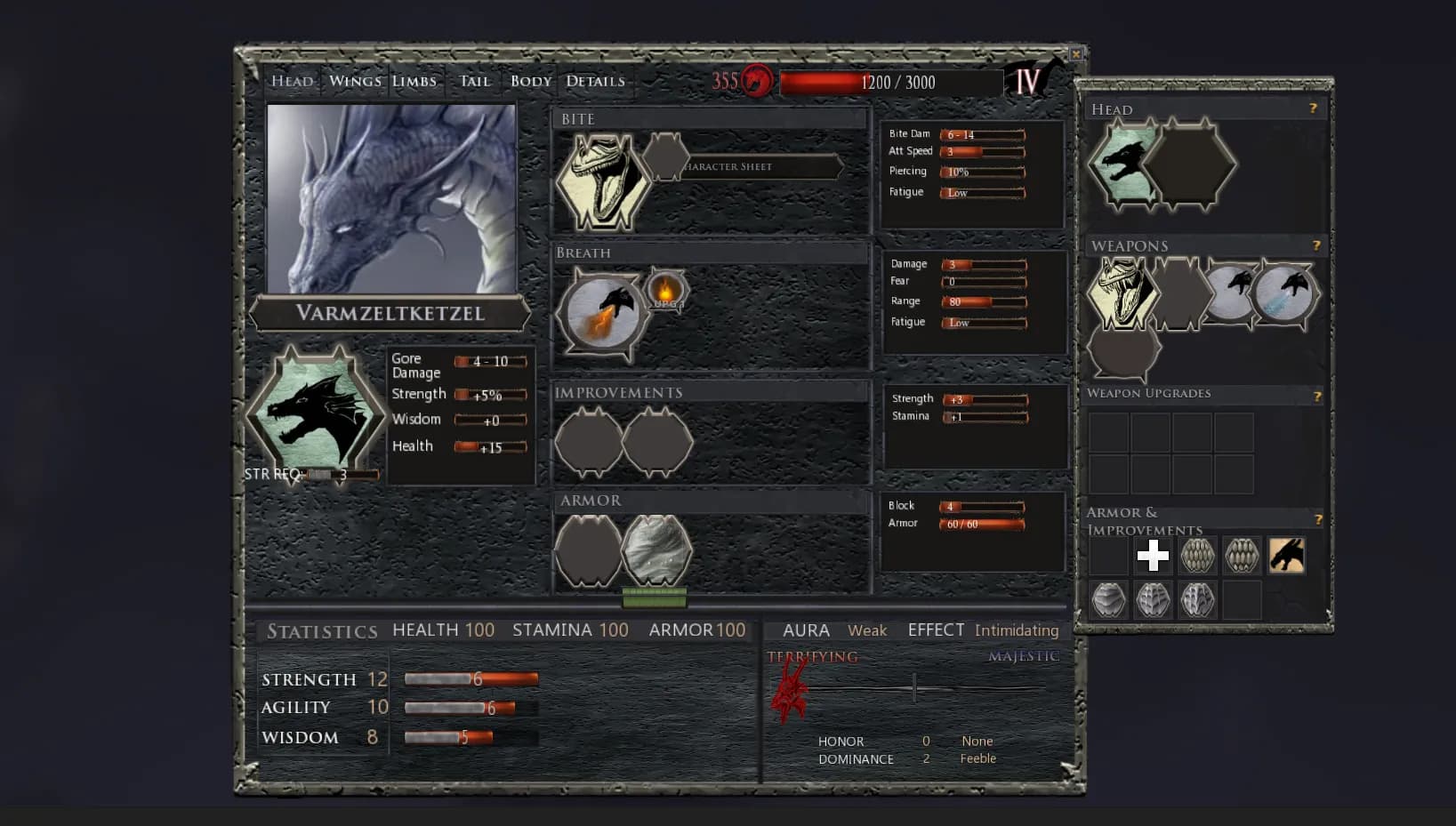
Task: Open help for Weapon Upgrades section
Action: (x=1317, y=397)
